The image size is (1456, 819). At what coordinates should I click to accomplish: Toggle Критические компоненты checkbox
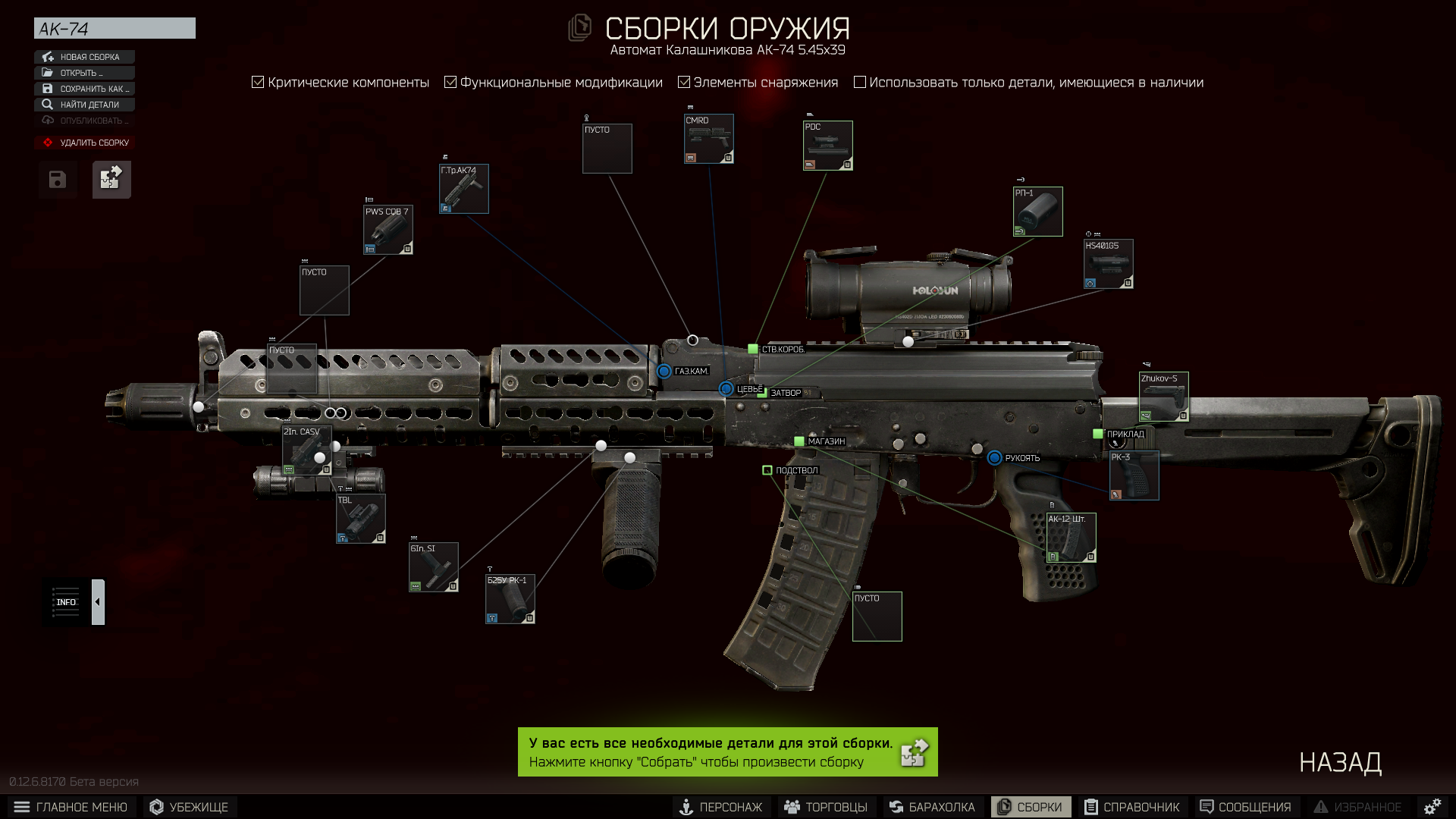point(258,82)
